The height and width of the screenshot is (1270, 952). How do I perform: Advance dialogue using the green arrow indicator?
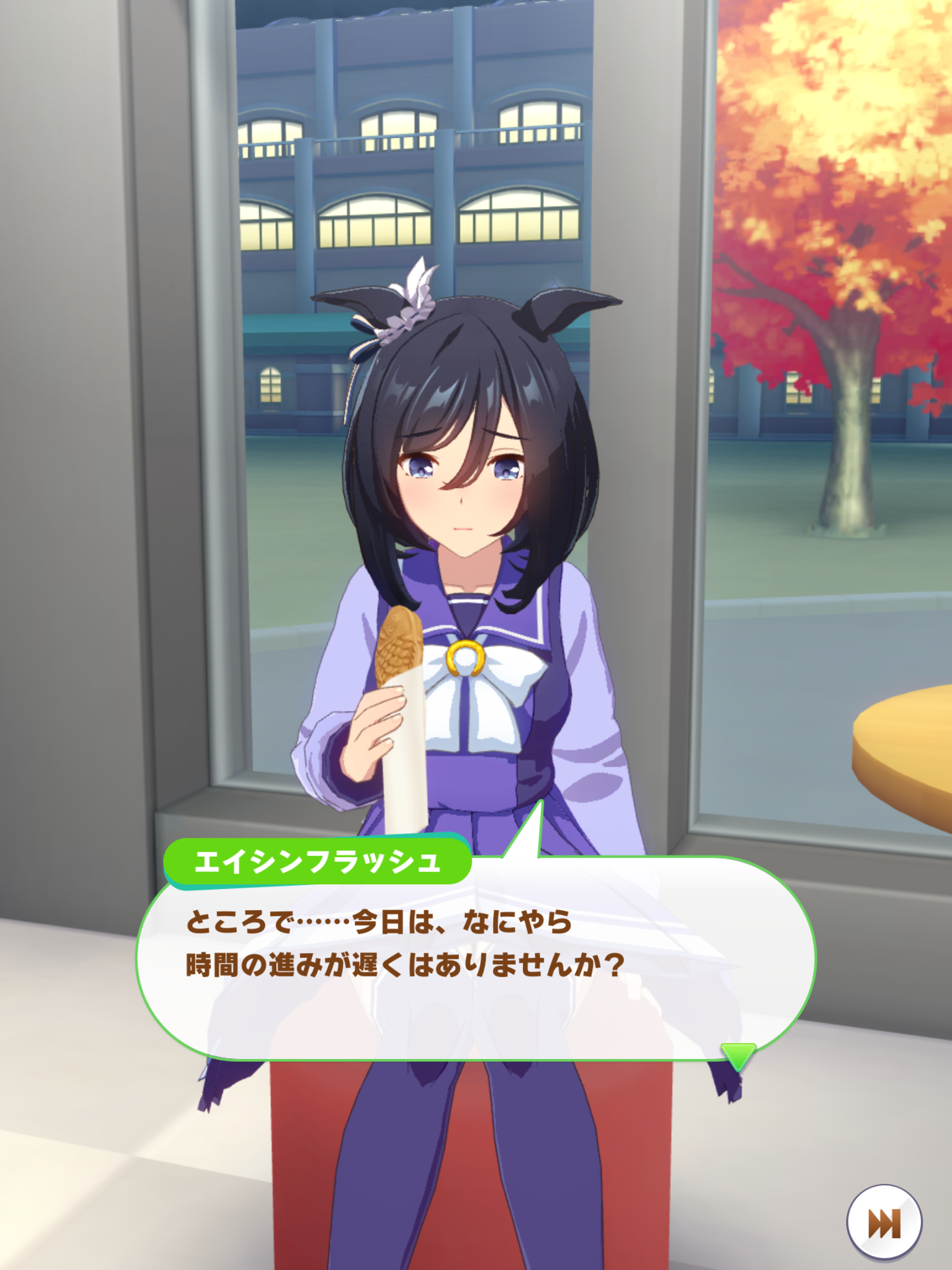pos(738,1057)
